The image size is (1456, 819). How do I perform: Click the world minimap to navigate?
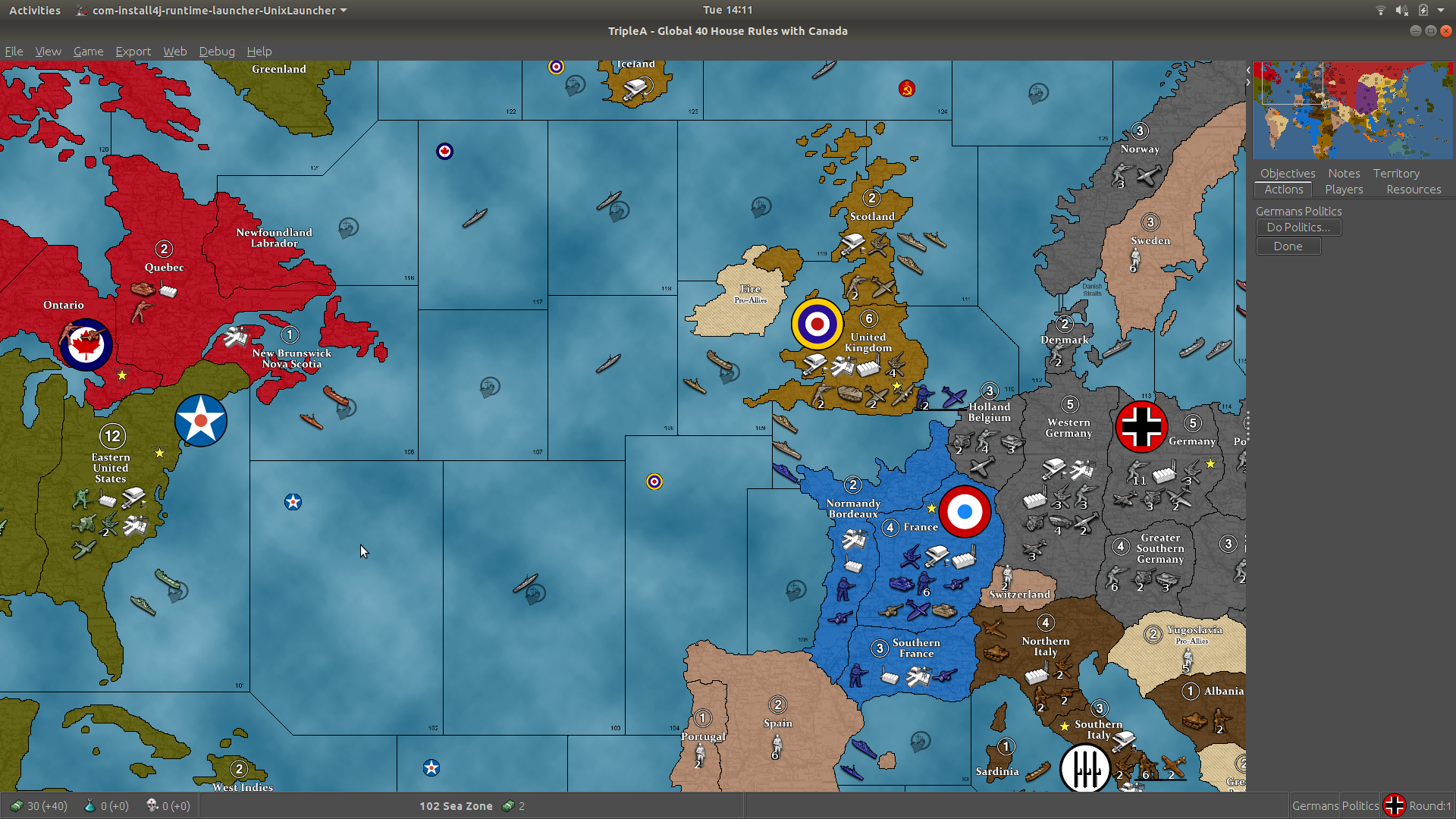pyautogui.click(x=1353, y=110)
